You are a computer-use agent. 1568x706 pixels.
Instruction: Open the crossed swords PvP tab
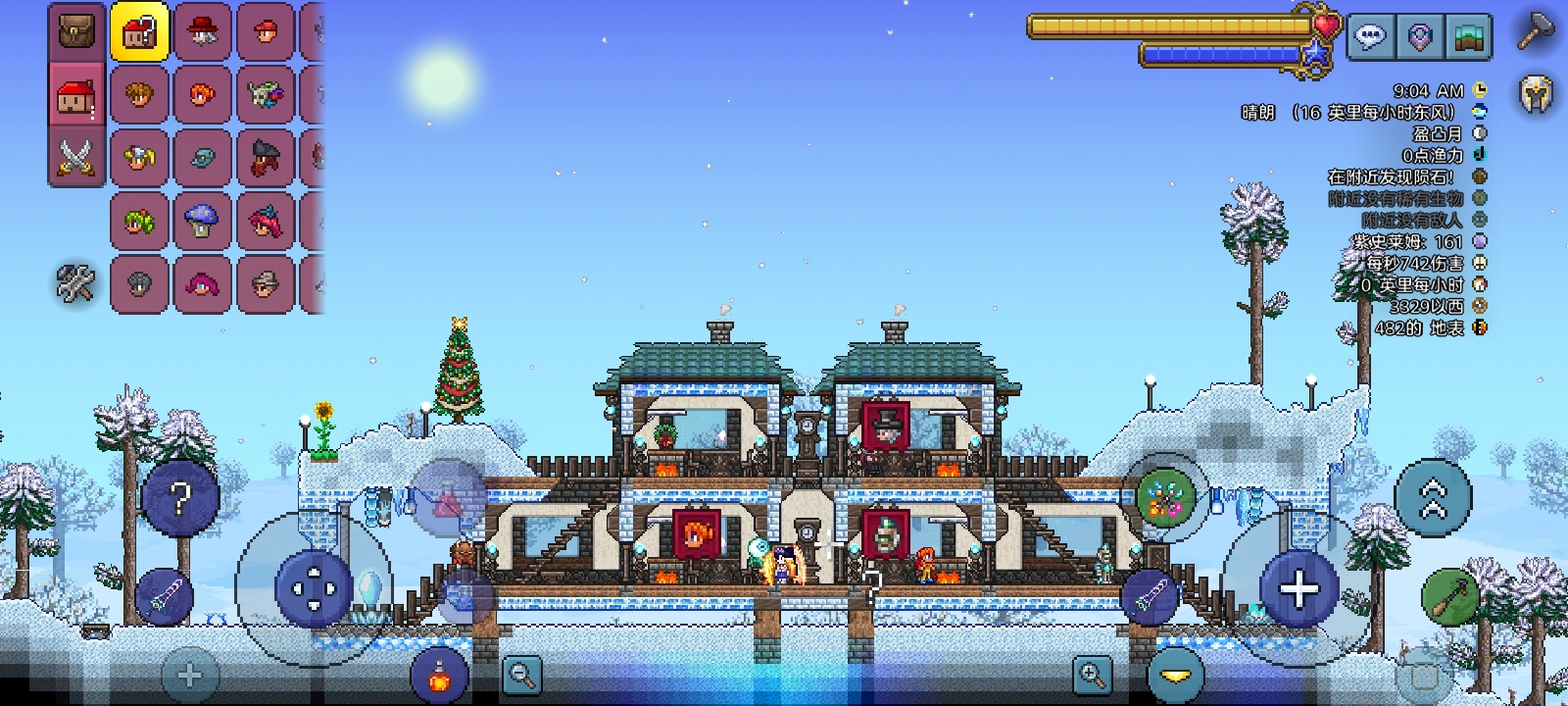tap(77, 158)
